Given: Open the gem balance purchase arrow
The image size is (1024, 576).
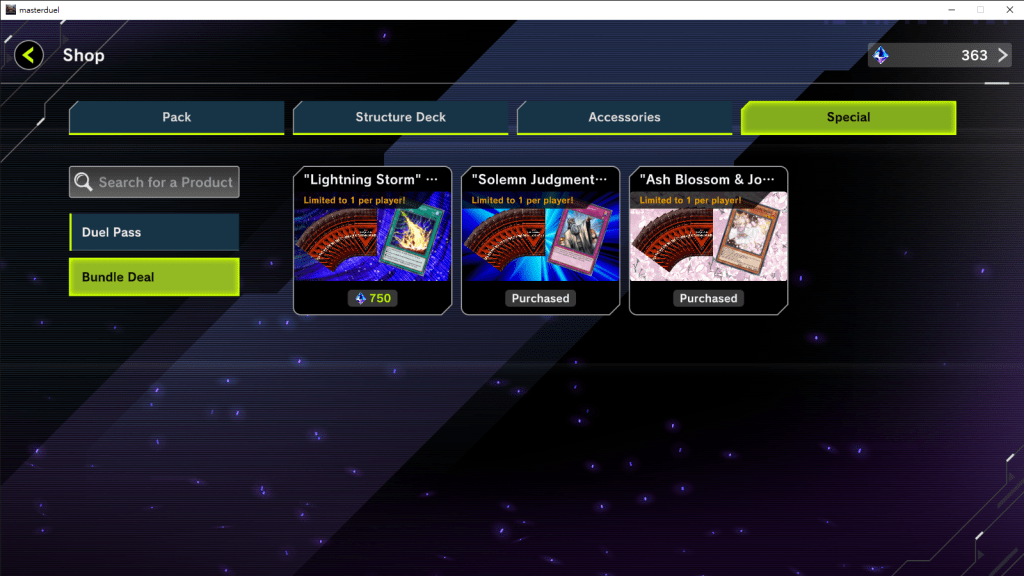Looking at the screenshot, I should coord(1003,55).
